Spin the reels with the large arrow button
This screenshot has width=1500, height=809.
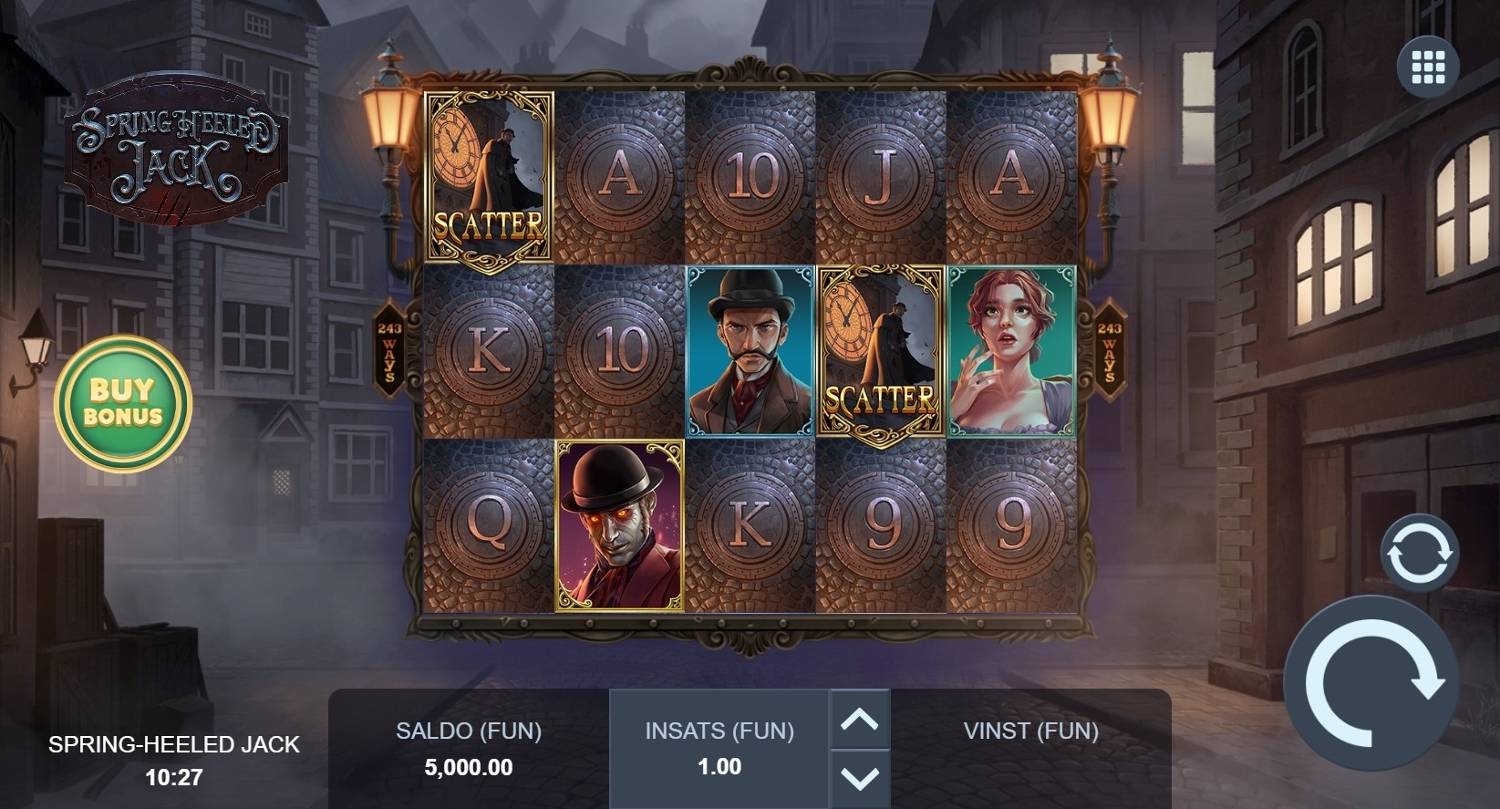click(x=1370, y=682)
